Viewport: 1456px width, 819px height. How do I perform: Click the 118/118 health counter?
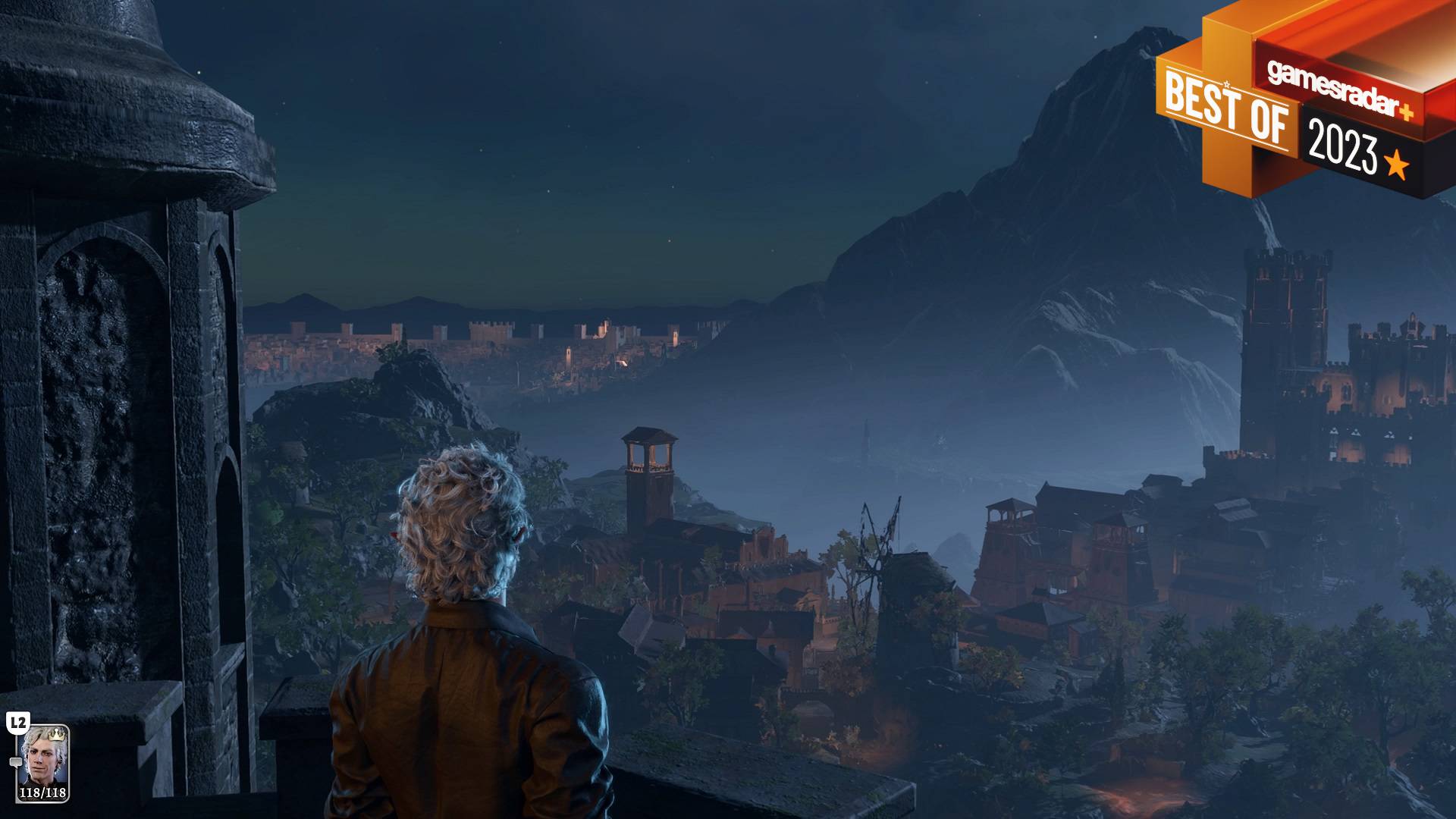43,792
